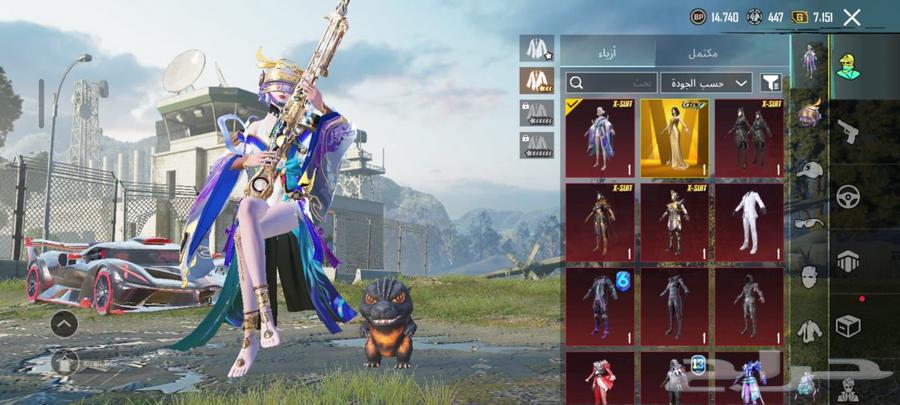Open the crate box category
Image resolution: width=900 pixels, height=405 pixels.
point(848,326)
